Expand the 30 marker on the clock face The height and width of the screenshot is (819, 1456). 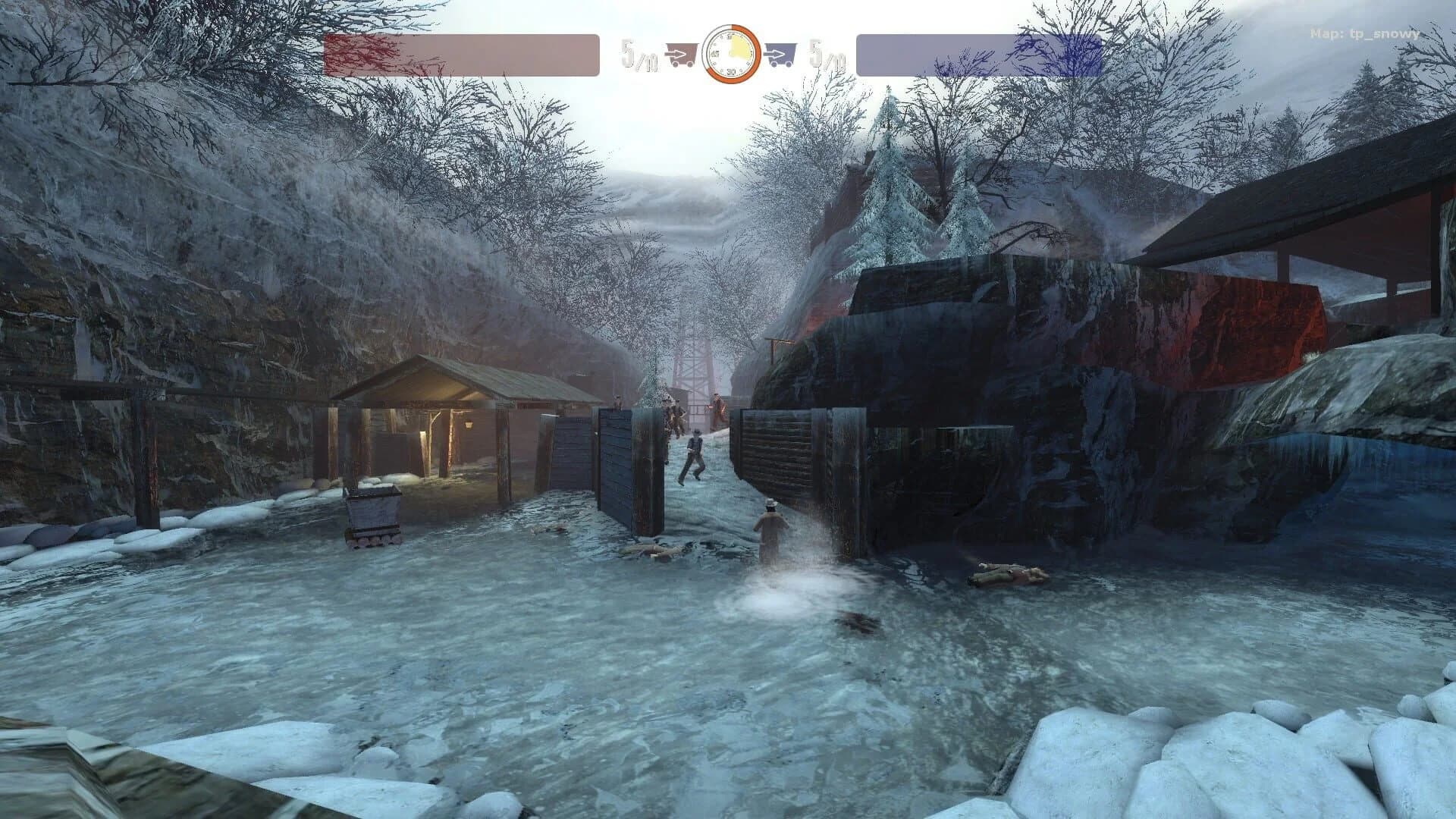pyautogui.click(x=730, y=71)
